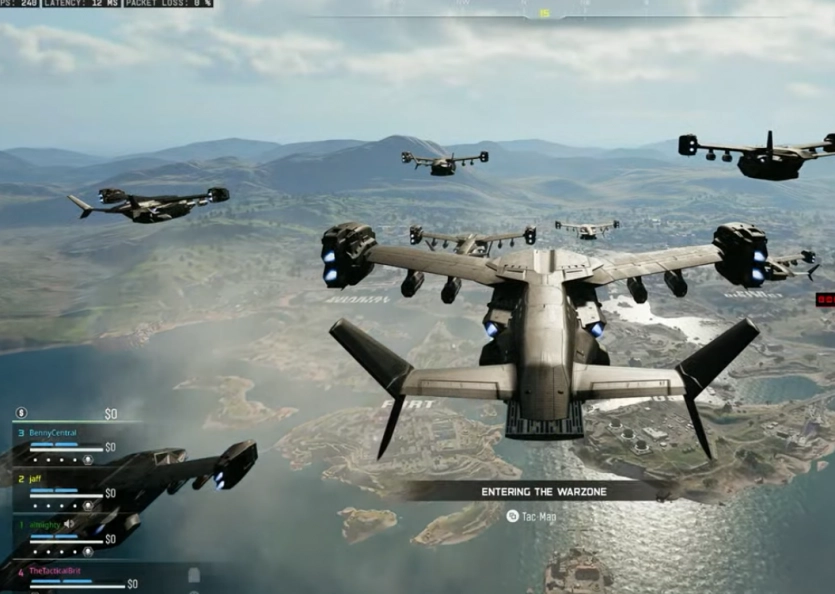
Task: Click the speaker icon beside almighty
Action: tap(69, 524)
